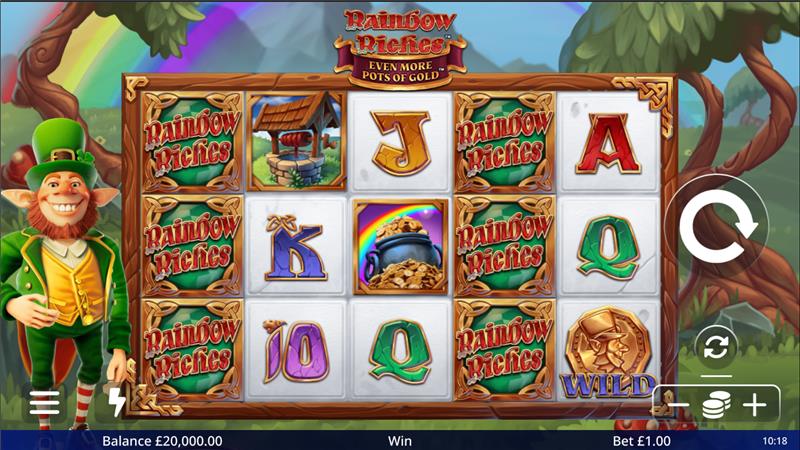800x450 pixels.
Task: Decrease the bet with the minus button
Action: click(x=679, y=405)
